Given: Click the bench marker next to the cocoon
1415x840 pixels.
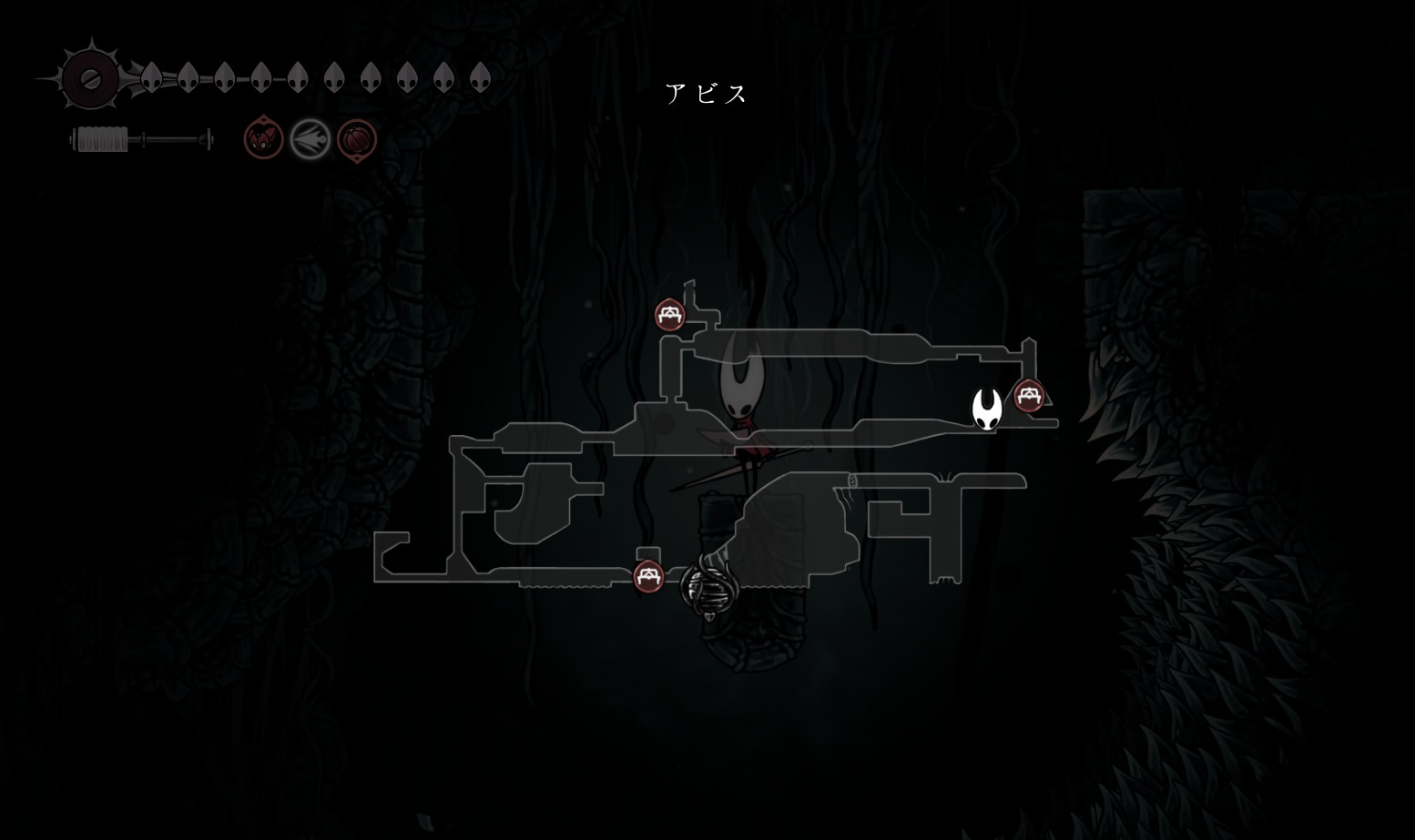Looking at the screenshot, I should click(x=647, y=576).
